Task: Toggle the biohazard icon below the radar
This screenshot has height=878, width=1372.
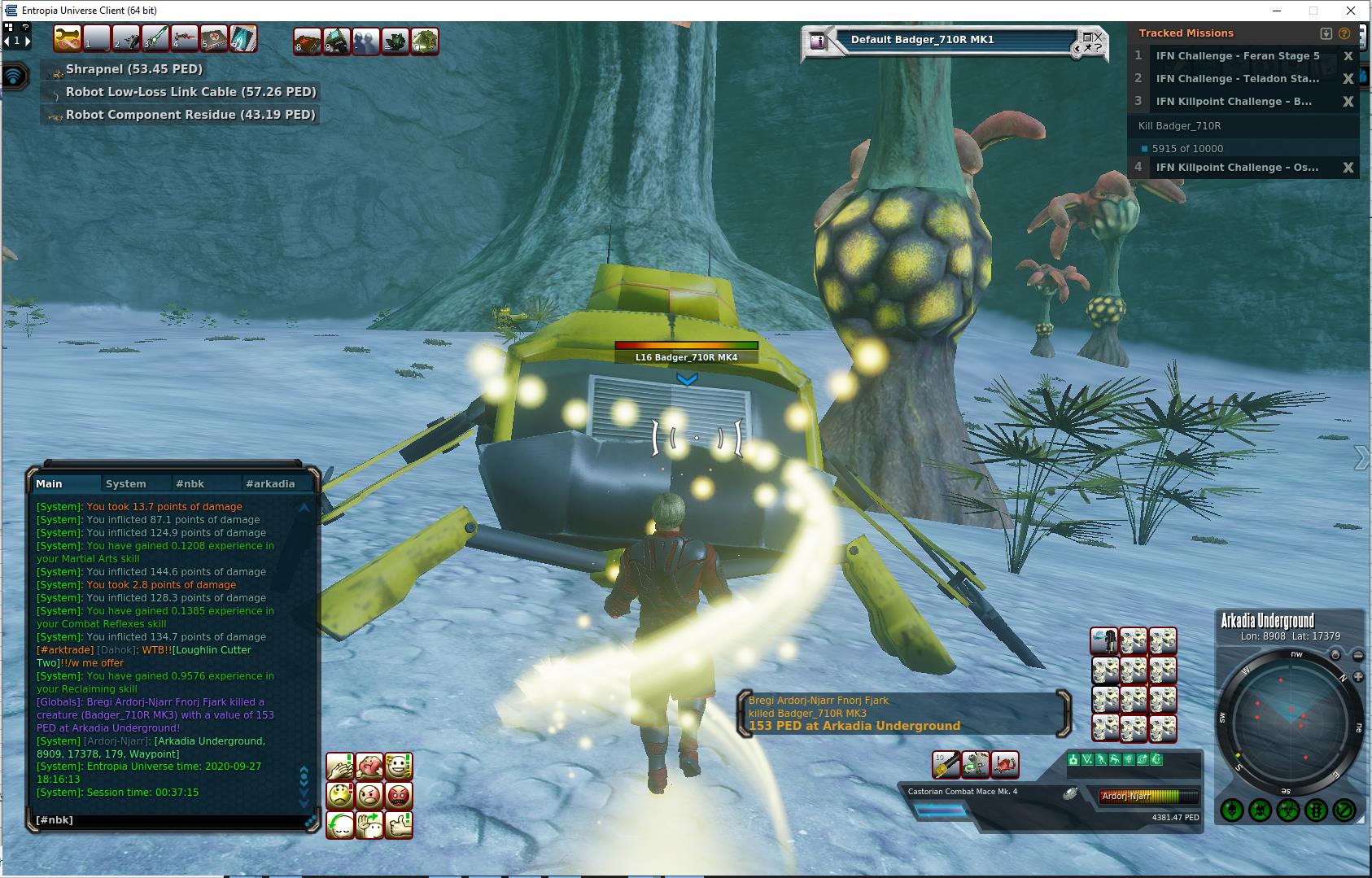Action: pyautogui.click(x=1288, y=810)
